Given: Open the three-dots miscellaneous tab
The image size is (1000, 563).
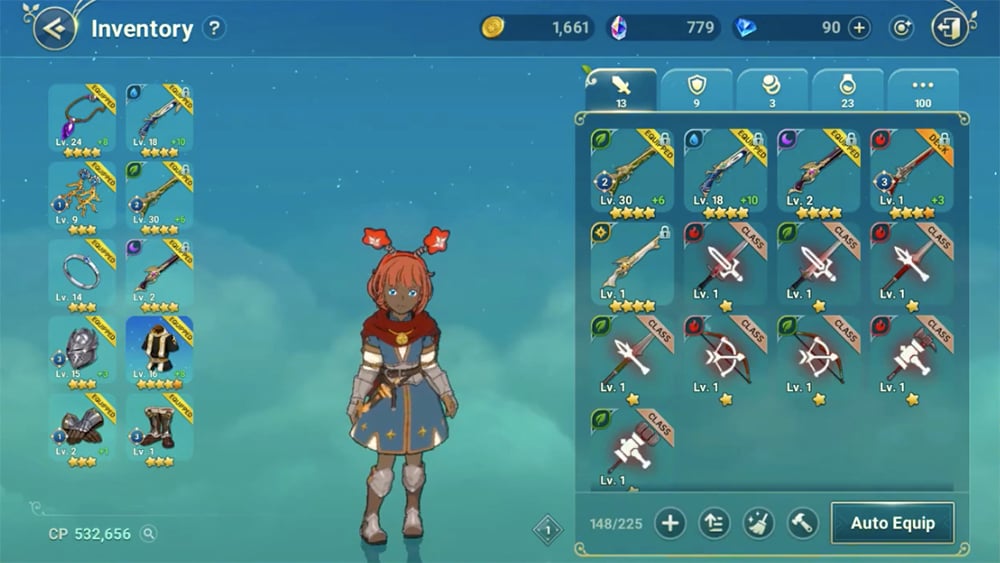Looking at the screenshot, I should (x=922, y=90).
